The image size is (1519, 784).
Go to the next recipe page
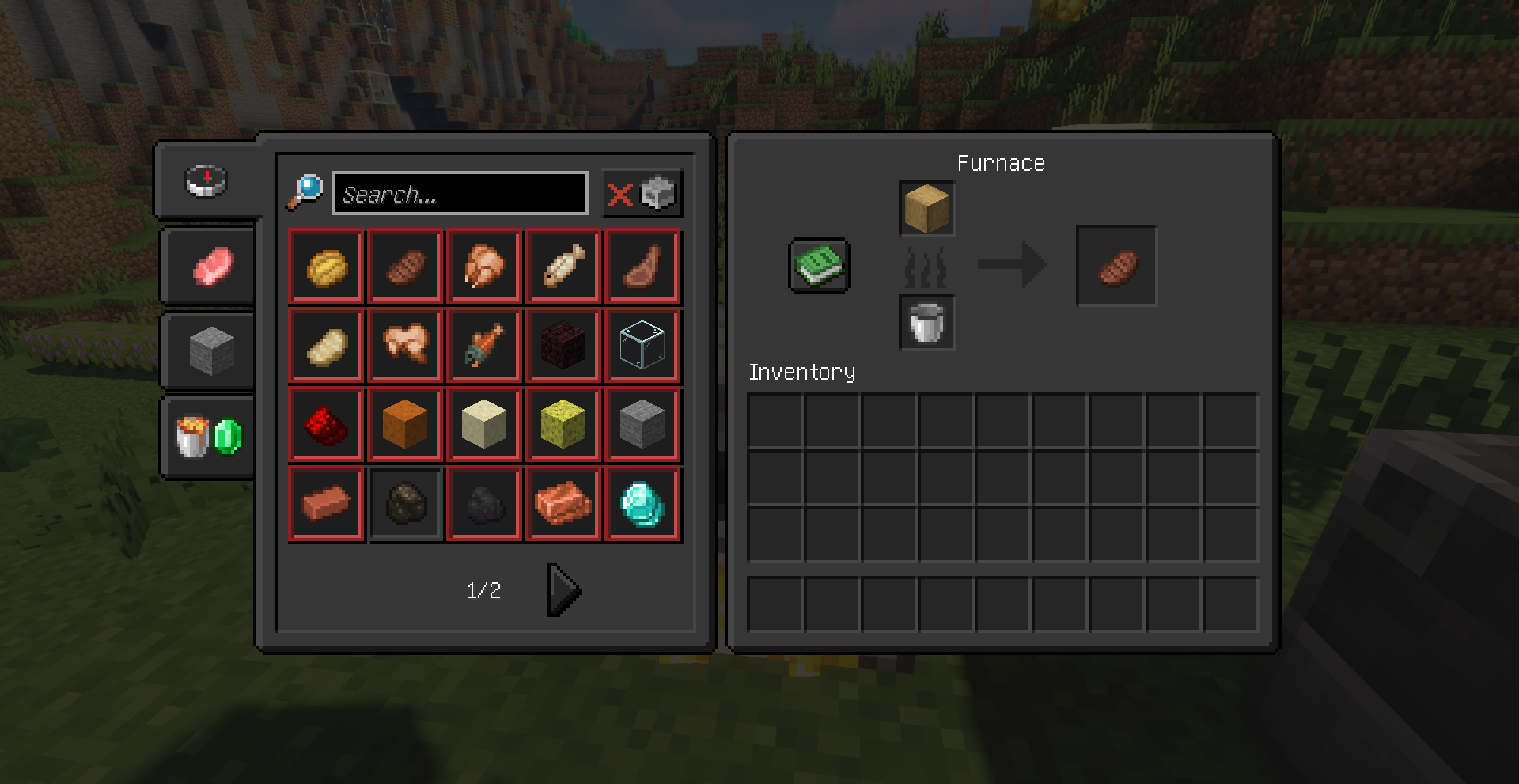click(x=564, y=590)
